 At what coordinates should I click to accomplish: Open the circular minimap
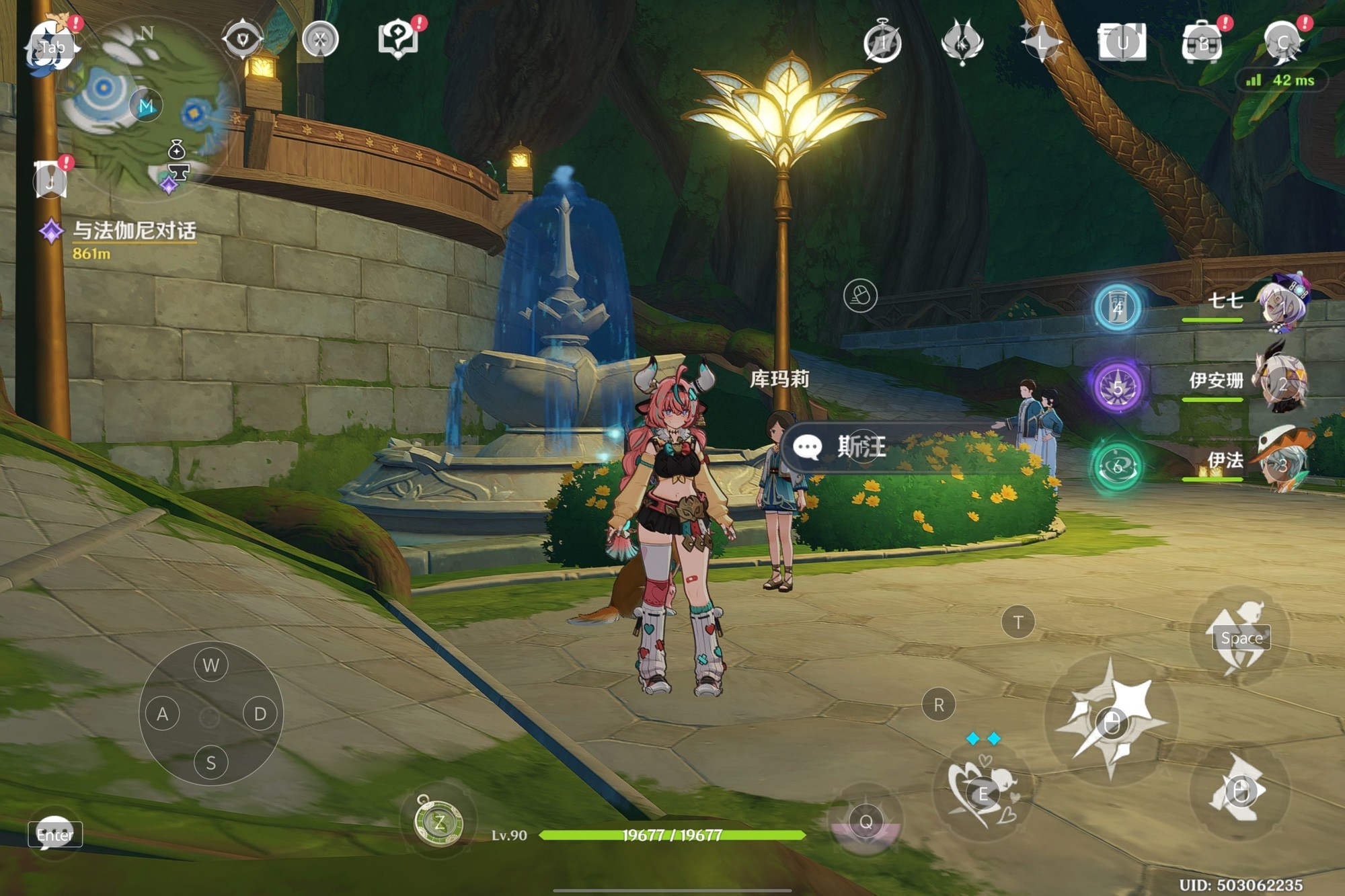click(145, 108)
